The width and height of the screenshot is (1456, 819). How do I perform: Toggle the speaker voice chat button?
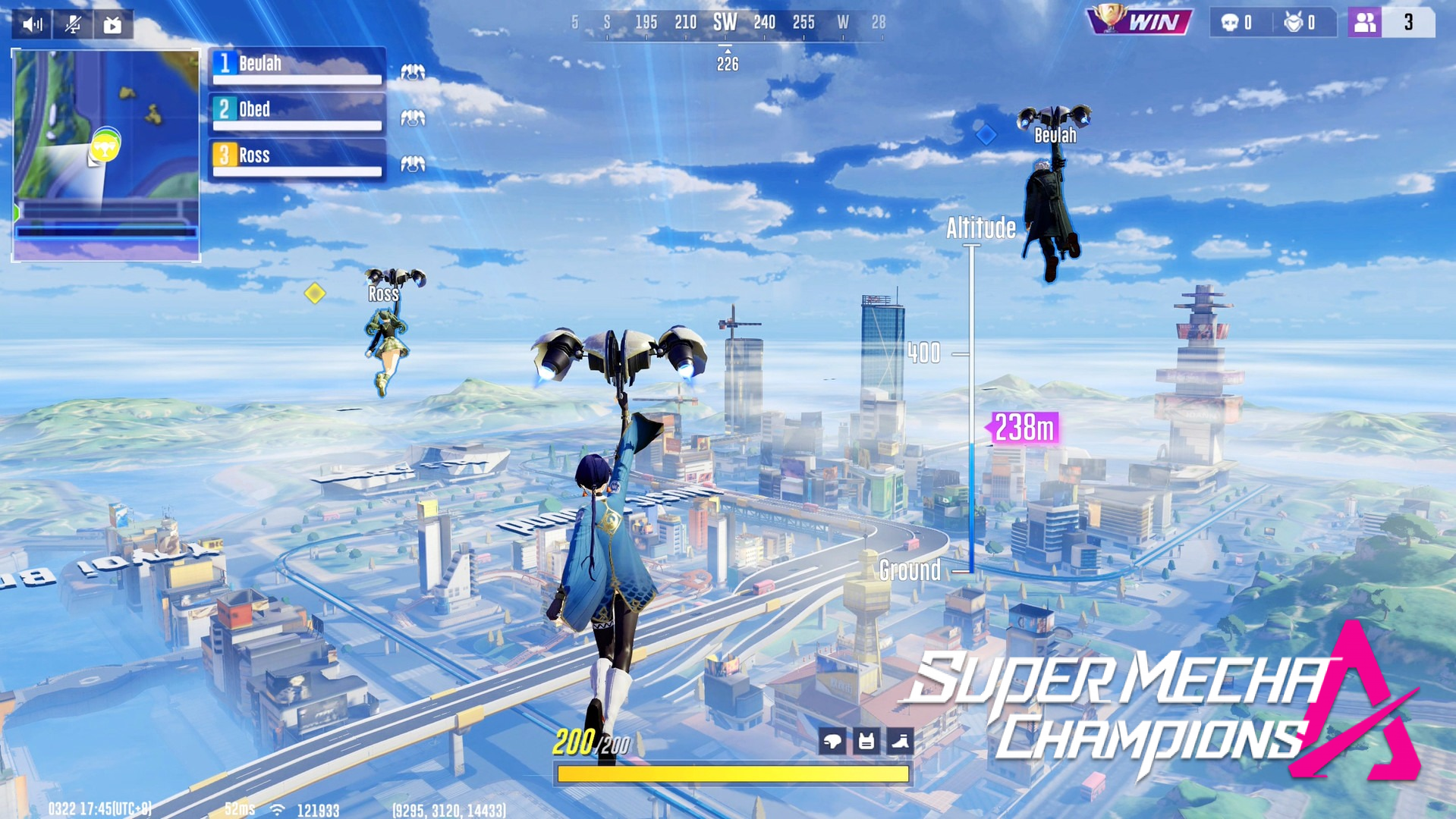pyautogui.click(x=32, y=25)
